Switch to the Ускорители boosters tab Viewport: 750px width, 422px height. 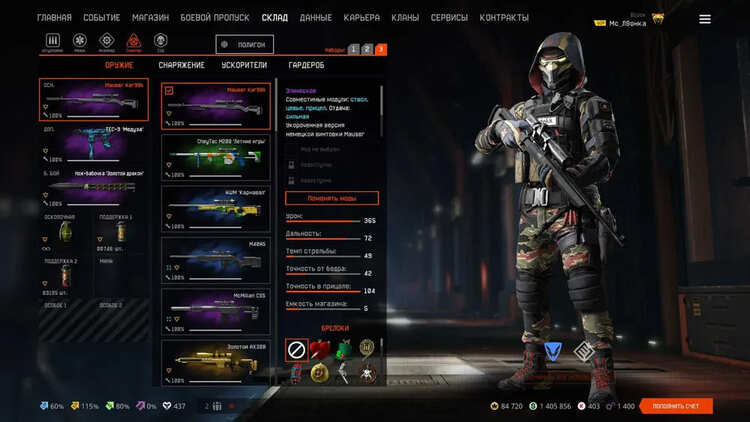pyautogui.click(x=243, y=66)
